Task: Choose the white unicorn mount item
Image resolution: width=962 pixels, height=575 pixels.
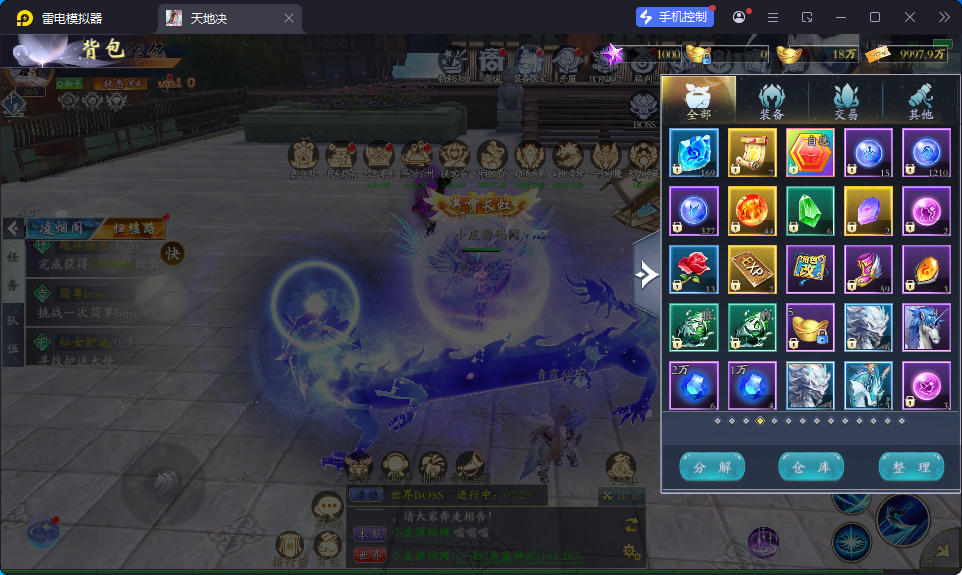Action: tap(926, 327)
